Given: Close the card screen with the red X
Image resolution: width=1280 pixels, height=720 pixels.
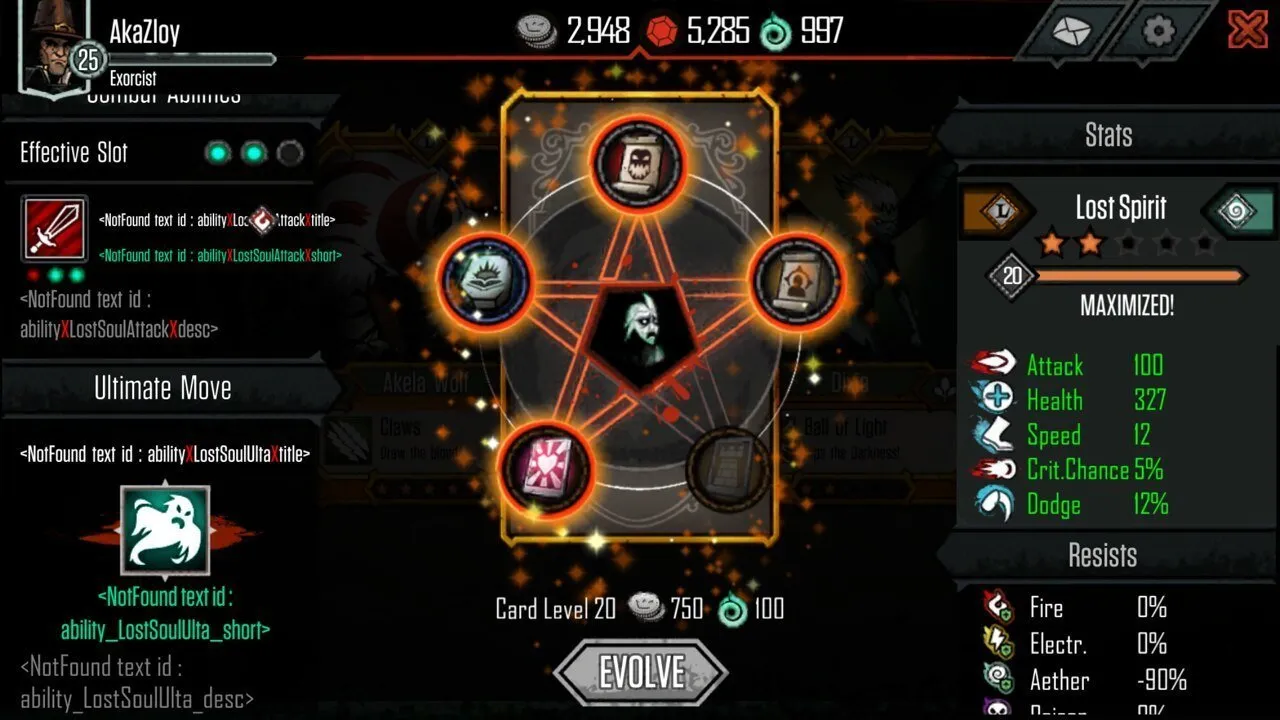Looking at the screenshot, I should pyautogui.click(x=1247, y=30).
